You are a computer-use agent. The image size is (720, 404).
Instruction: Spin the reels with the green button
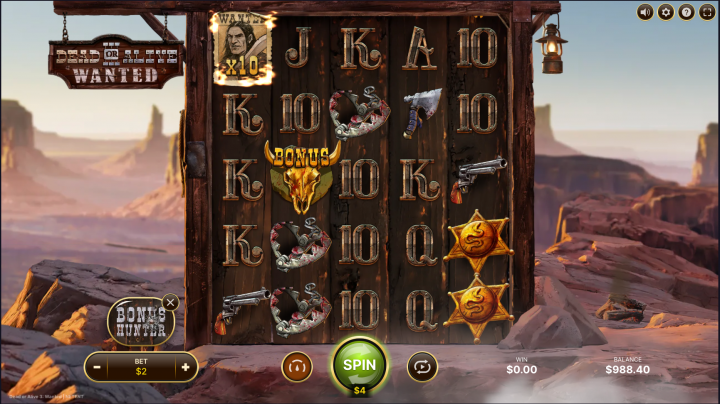pyautogui.click(x=359, y=365)
